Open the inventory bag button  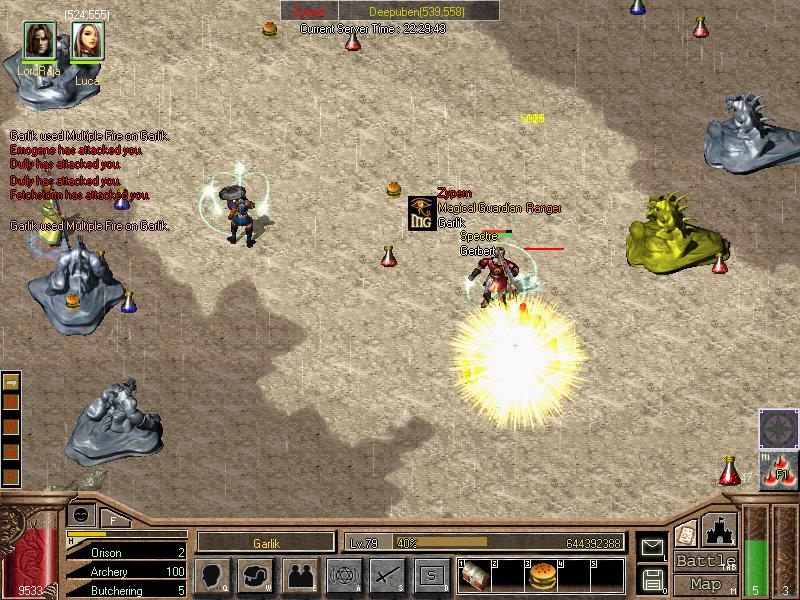[x=255, y=575]
